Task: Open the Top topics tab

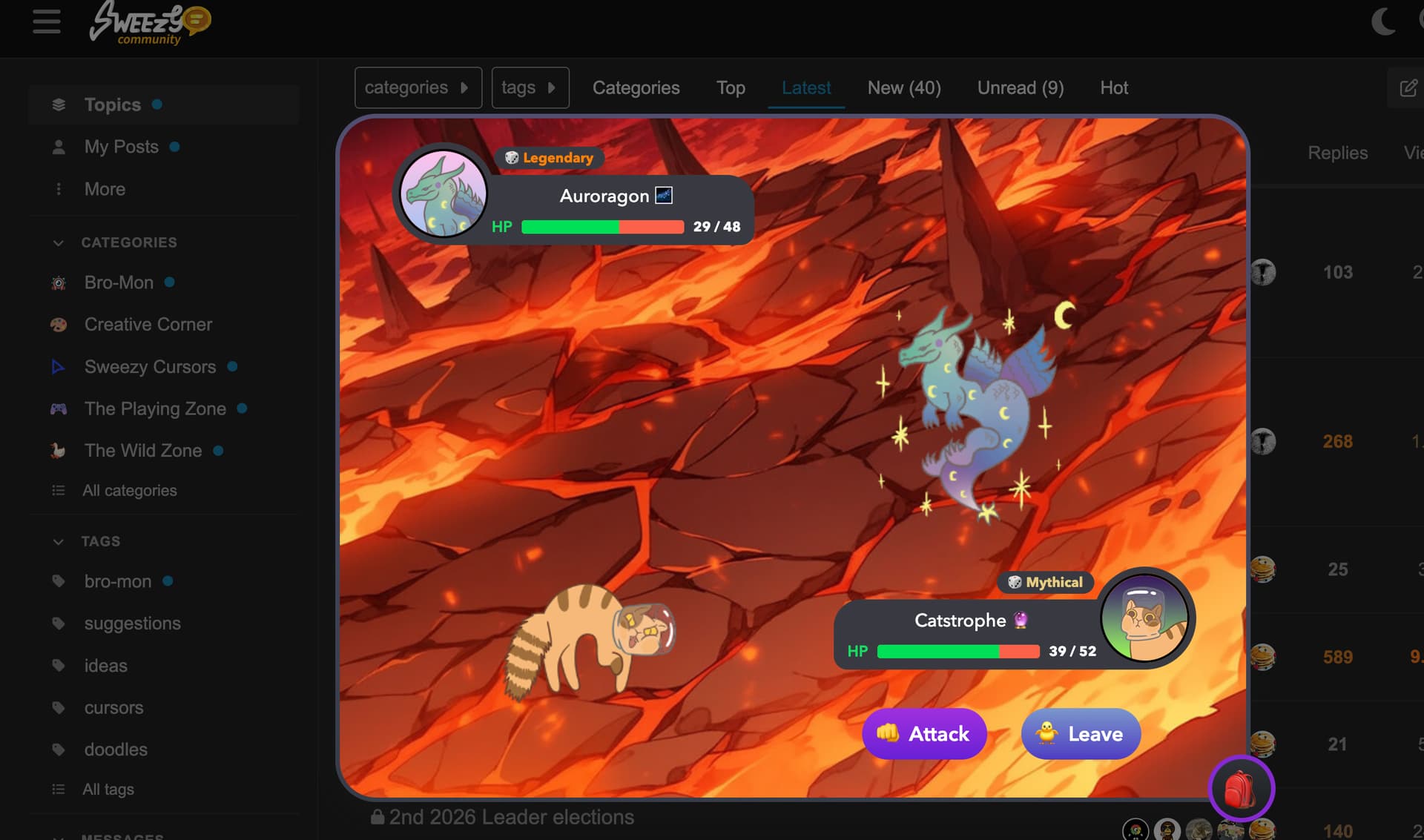Action: 731,87
